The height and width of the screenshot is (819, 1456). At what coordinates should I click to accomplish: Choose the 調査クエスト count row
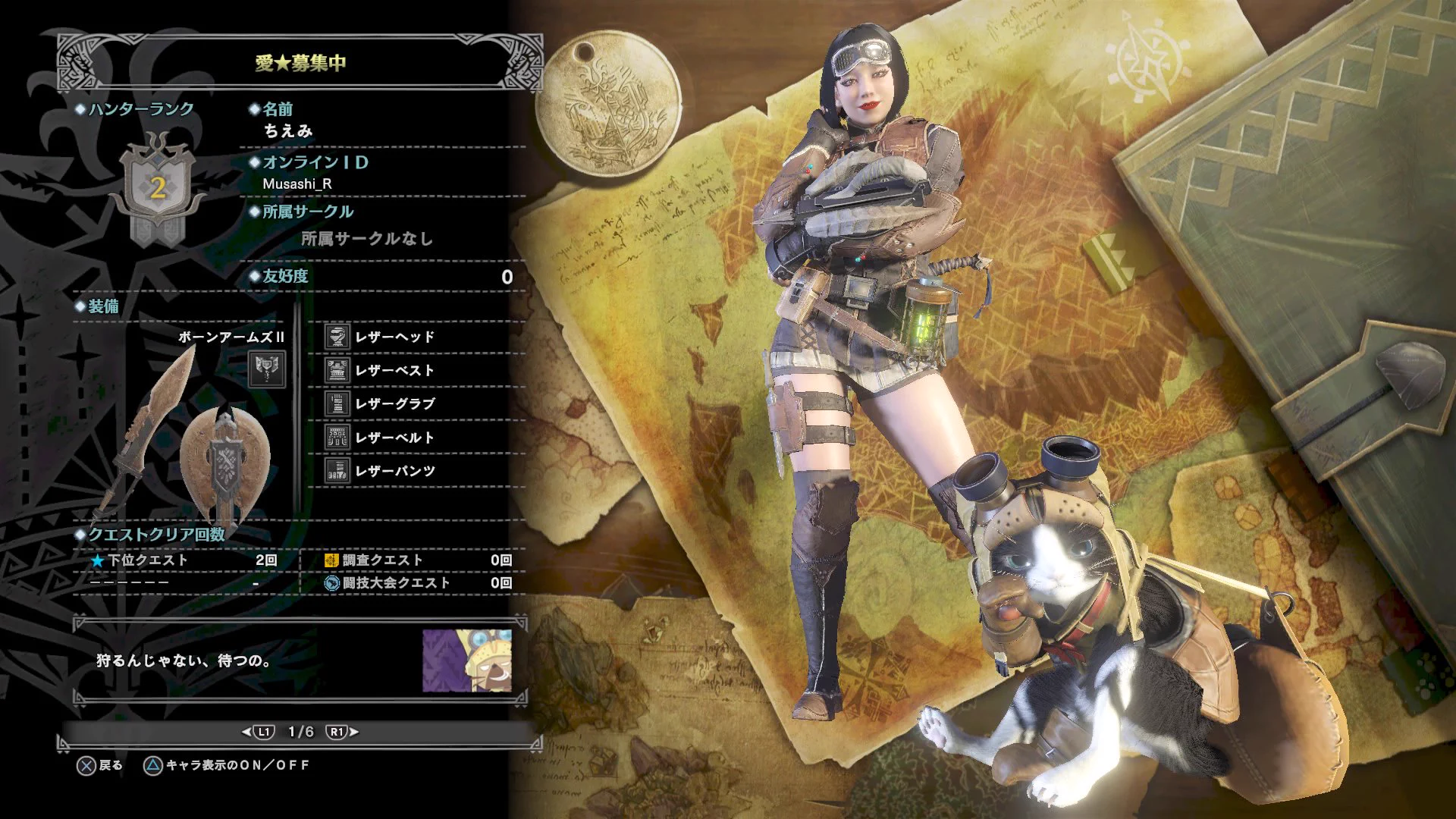(418, 560)
